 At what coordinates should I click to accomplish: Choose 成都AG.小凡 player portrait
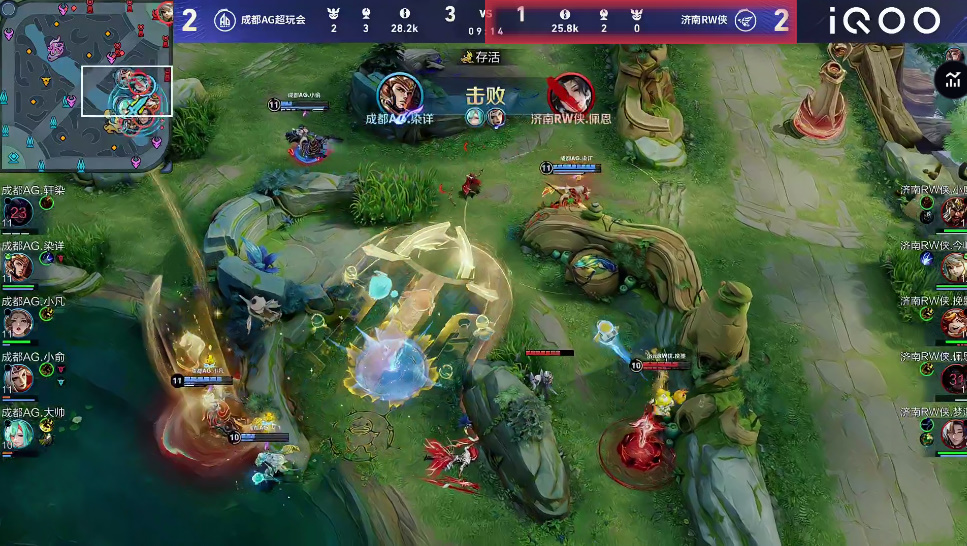[18, 322]
